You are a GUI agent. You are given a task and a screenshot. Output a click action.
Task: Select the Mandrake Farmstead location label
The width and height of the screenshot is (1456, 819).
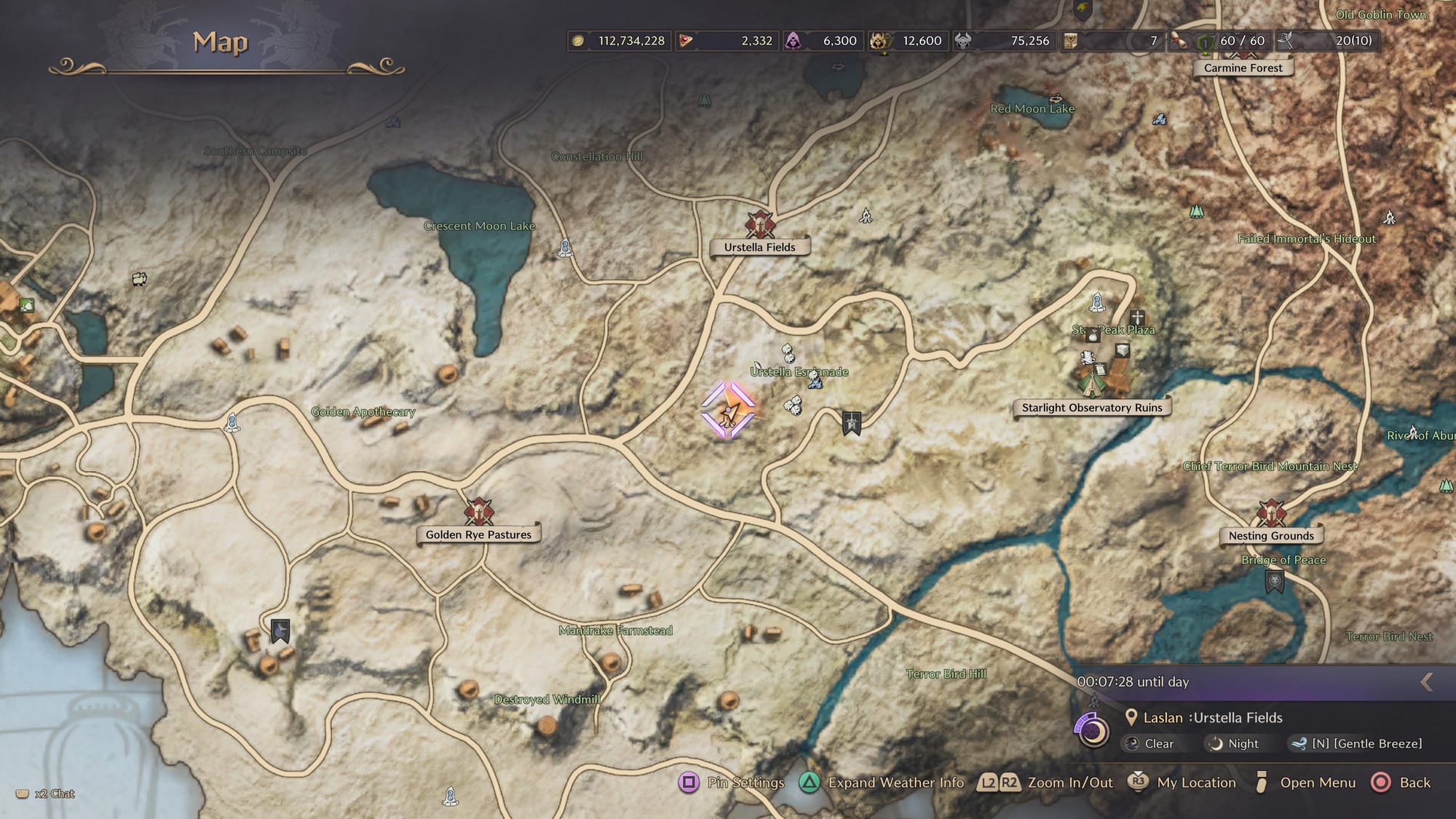[615, 630]
